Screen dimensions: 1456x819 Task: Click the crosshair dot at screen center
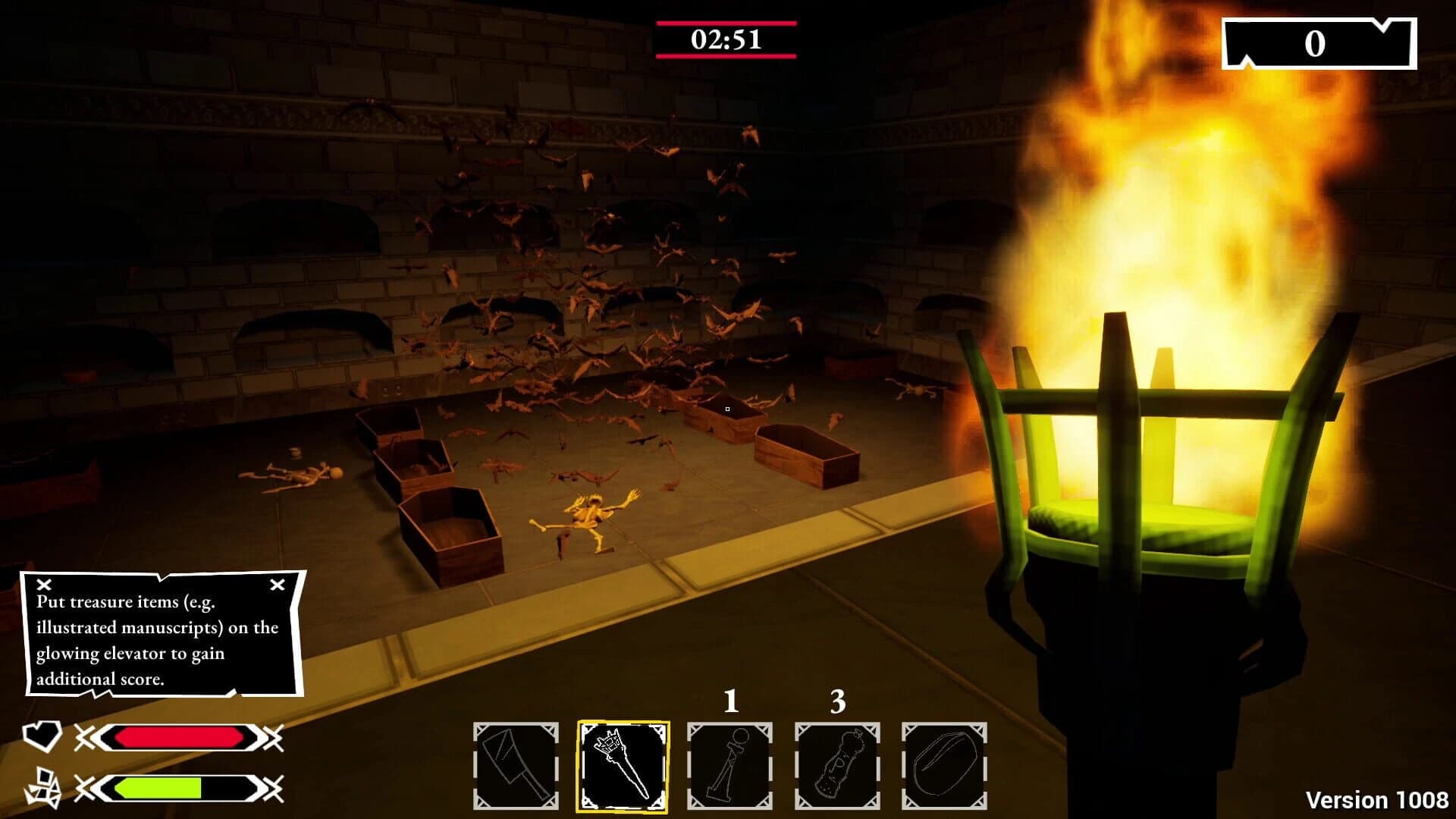(x=728, y=409)
